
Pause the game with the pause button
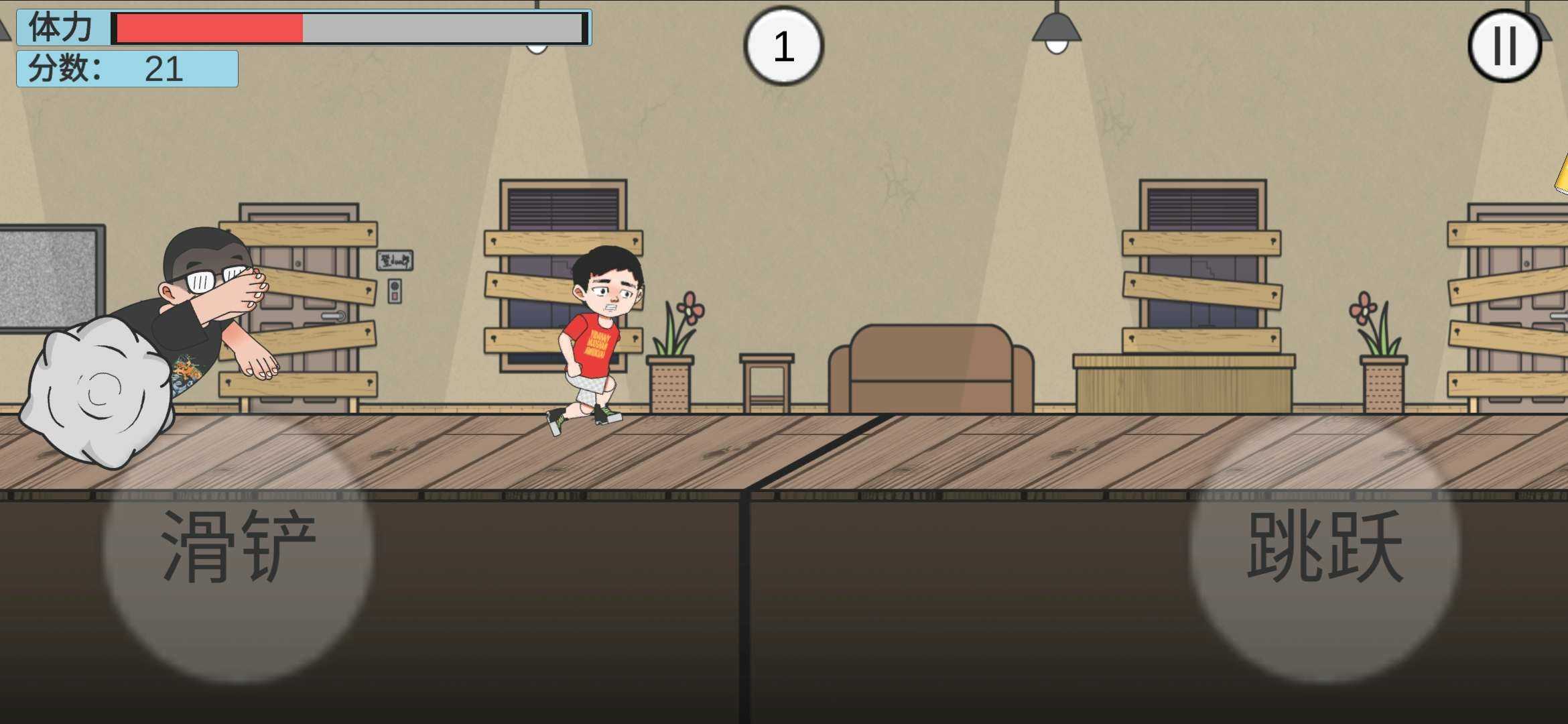[x=1504, y=46]
